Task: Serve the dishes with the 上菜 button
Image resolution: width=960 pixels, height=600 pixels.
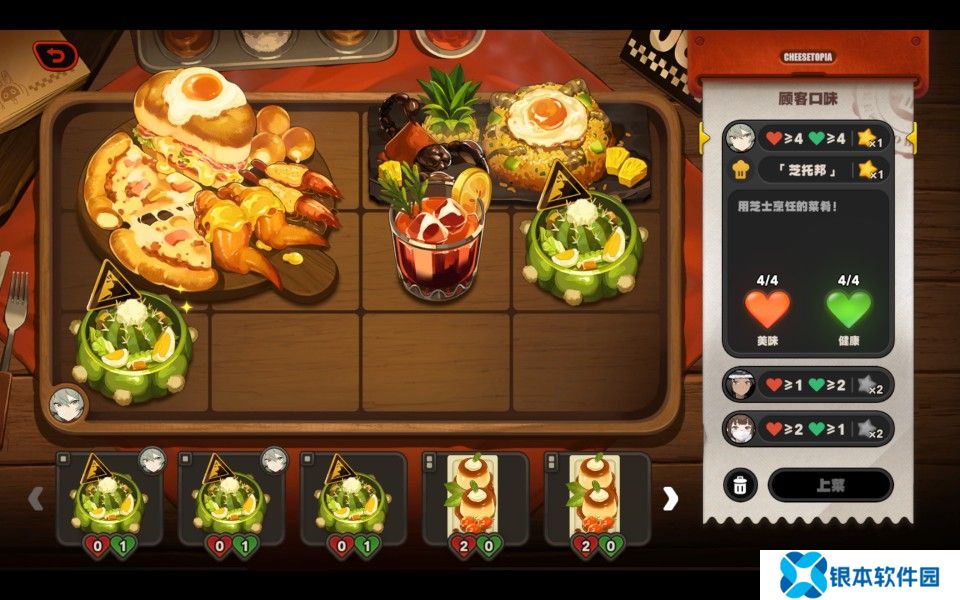Action: tap(830, 485)
